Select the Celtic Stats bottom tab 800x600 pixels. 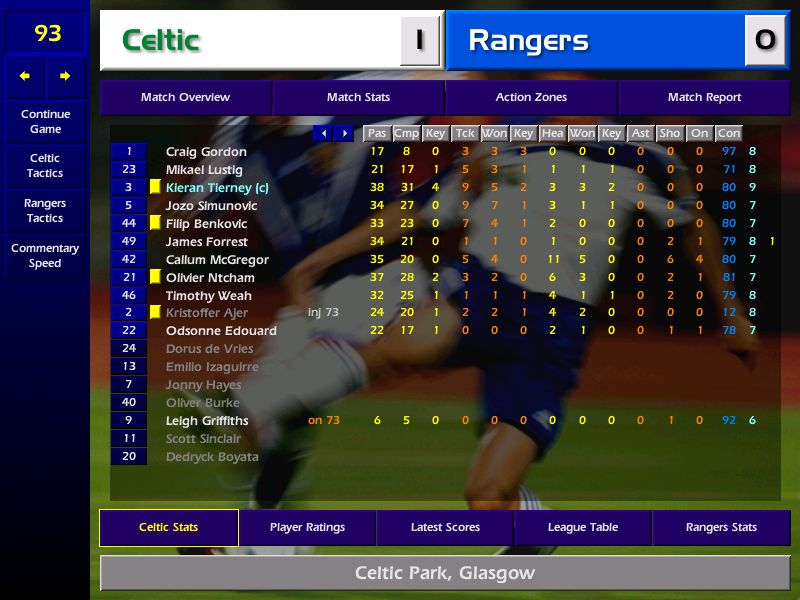tap(168, 528)
